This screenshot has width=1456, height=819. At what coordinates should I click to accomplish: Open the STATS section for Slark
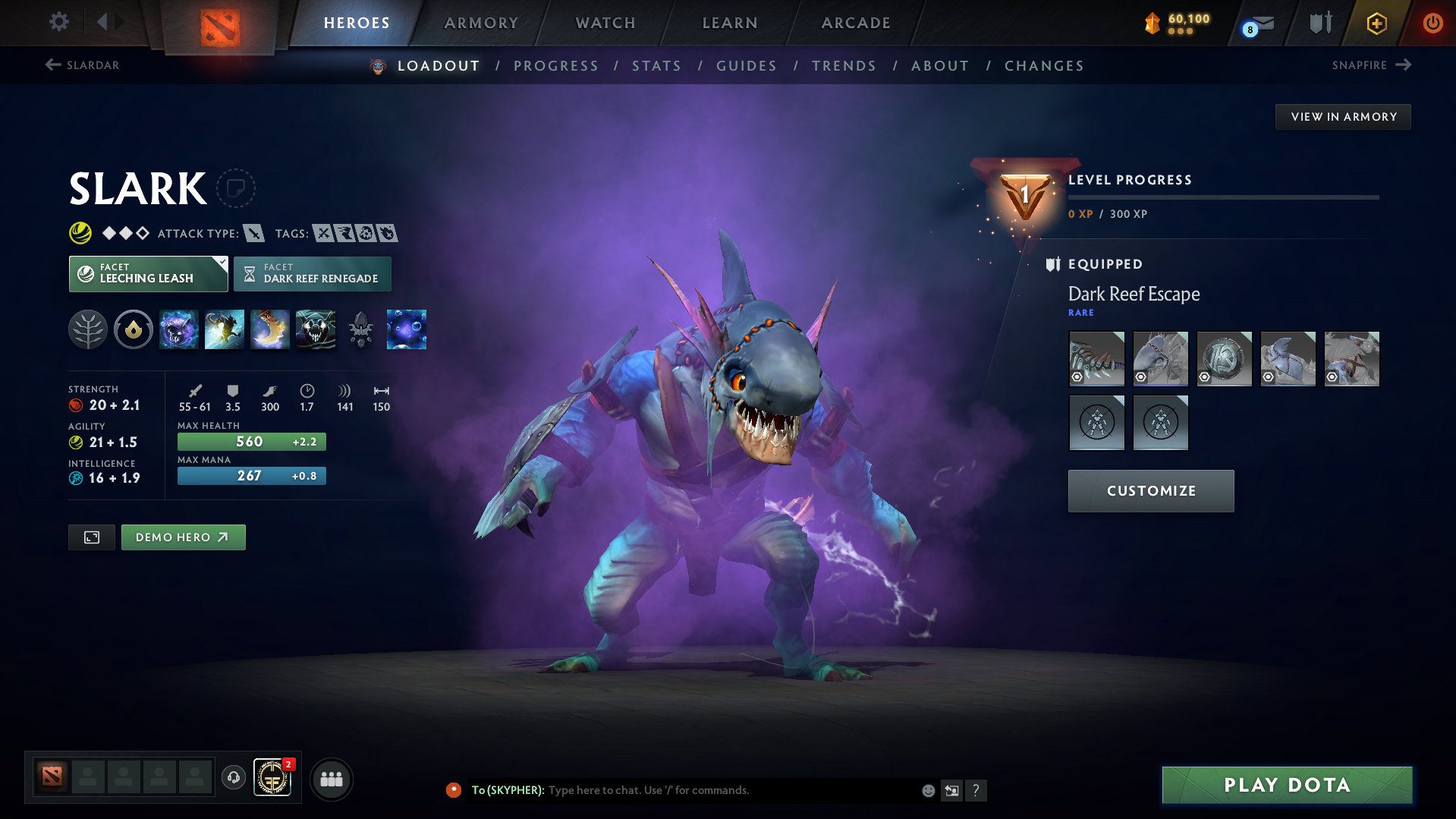coord(656,65)
